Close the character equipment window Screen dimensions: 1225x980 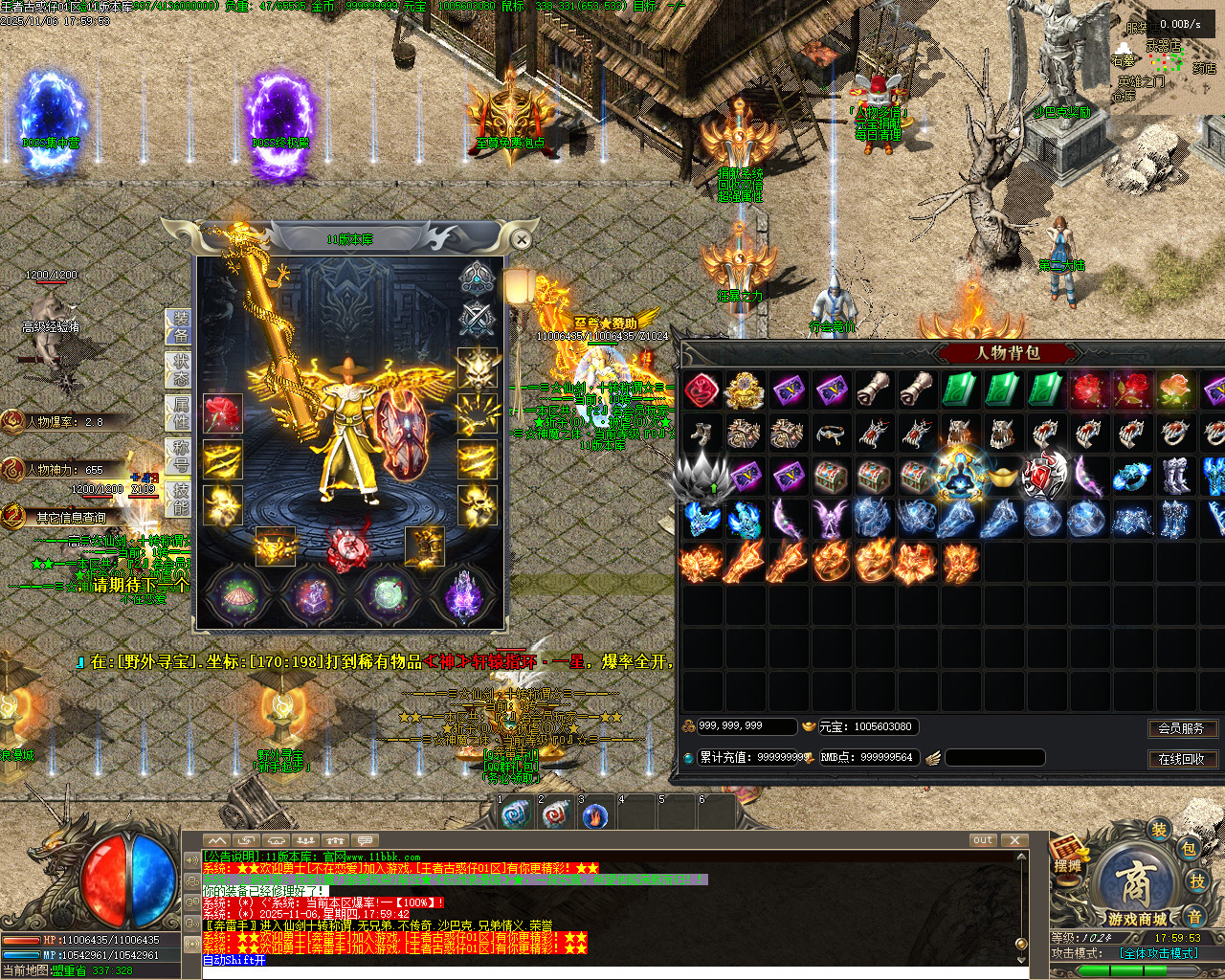point(521,239)
